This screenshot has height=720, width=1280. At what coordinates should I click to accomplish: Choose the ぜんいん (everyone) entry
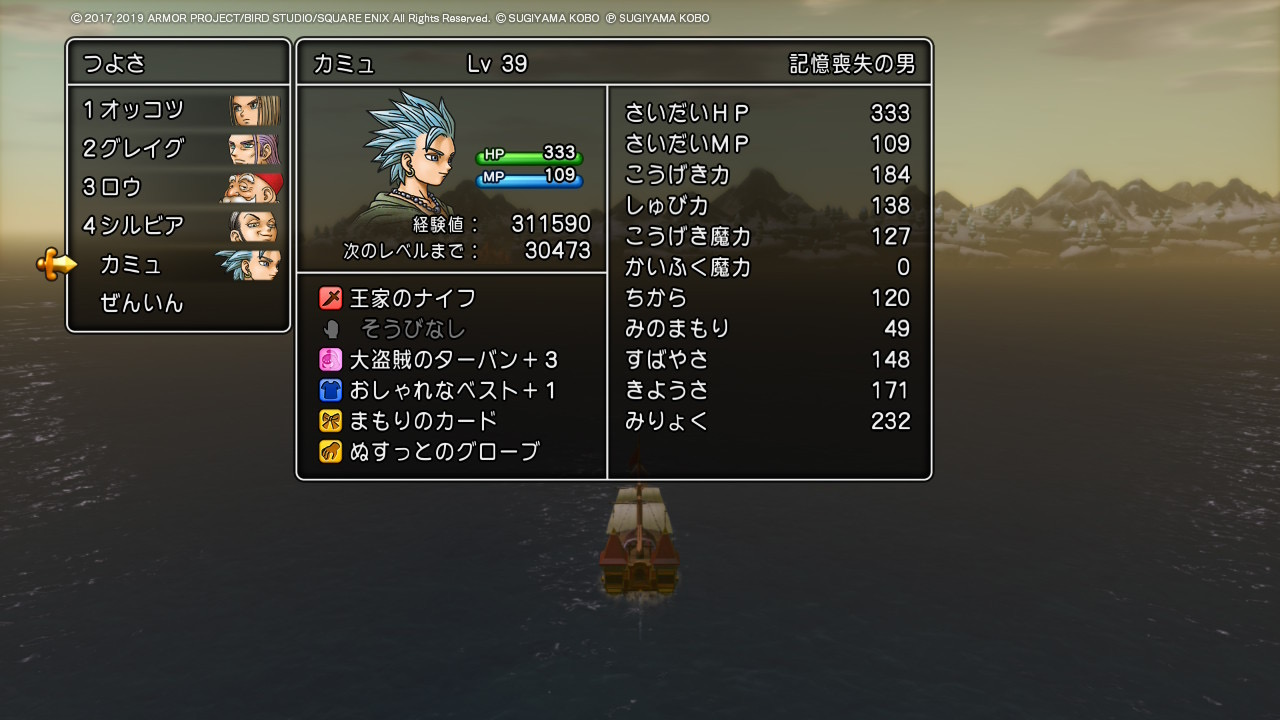click(x=143, y=303)
